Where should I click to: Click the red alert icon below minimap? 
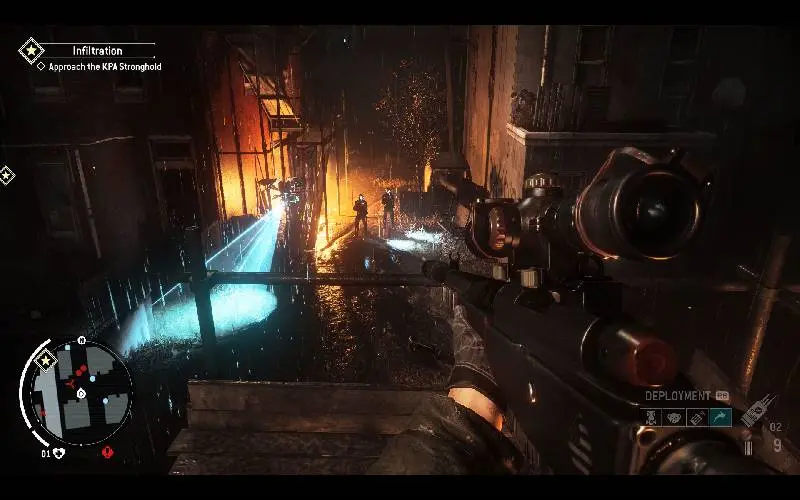[107, 453]
